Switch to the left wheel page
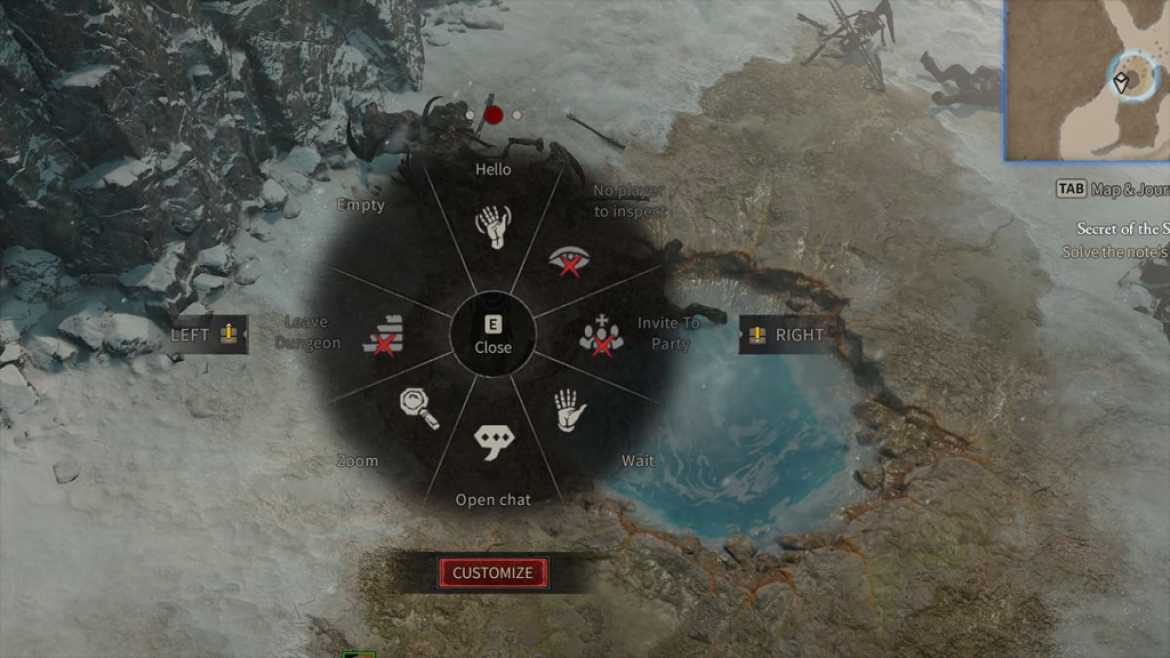Image resolution: width=1170 pixels, height=658 pixels. (207, 335)
